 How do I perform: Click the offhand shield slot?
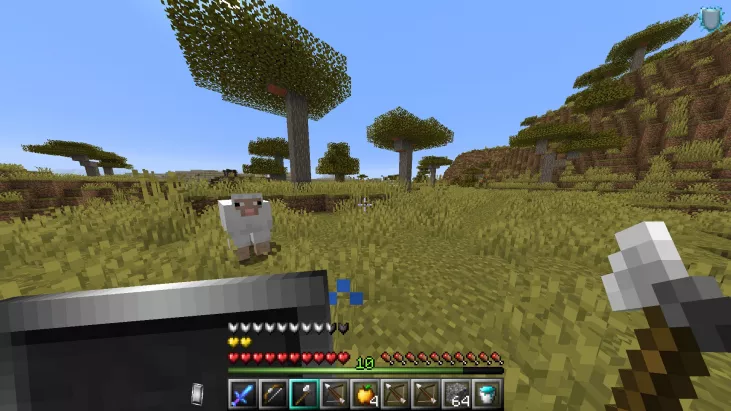198,393
